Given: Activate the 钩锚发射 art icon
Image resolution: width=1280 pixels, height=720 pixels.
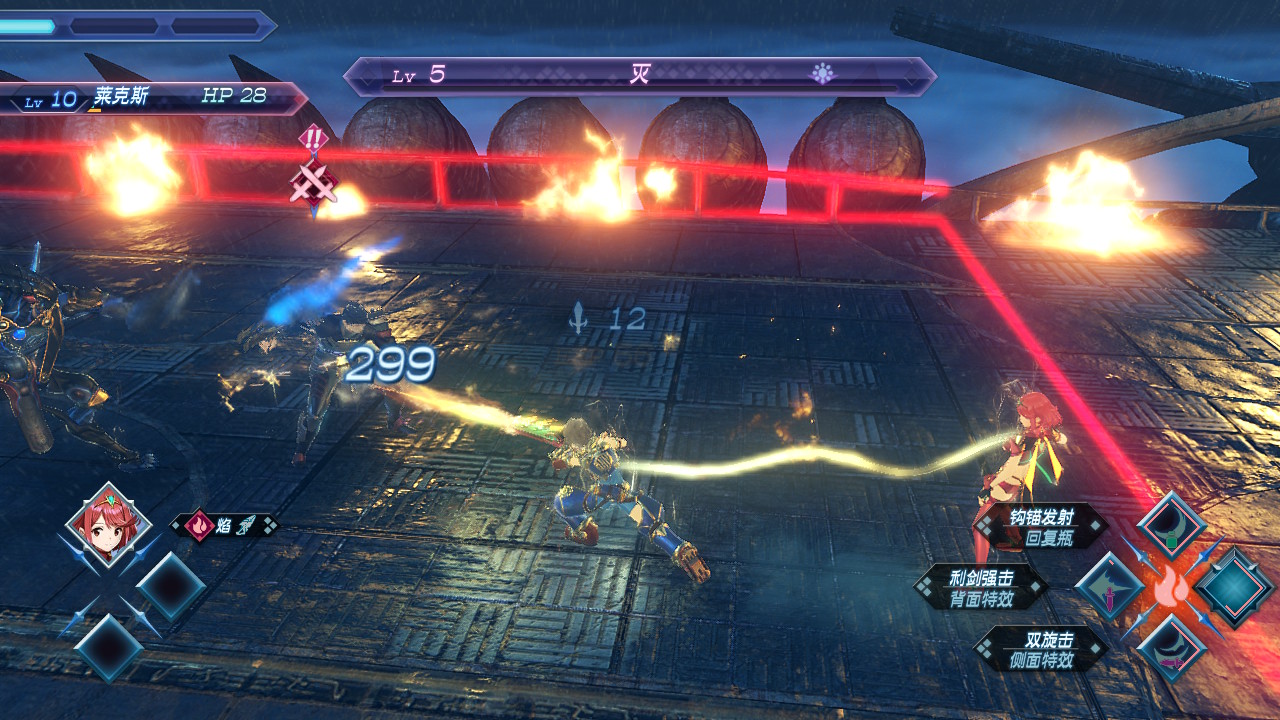Looking at the screenshot, I should click(x=1172, y=526).
